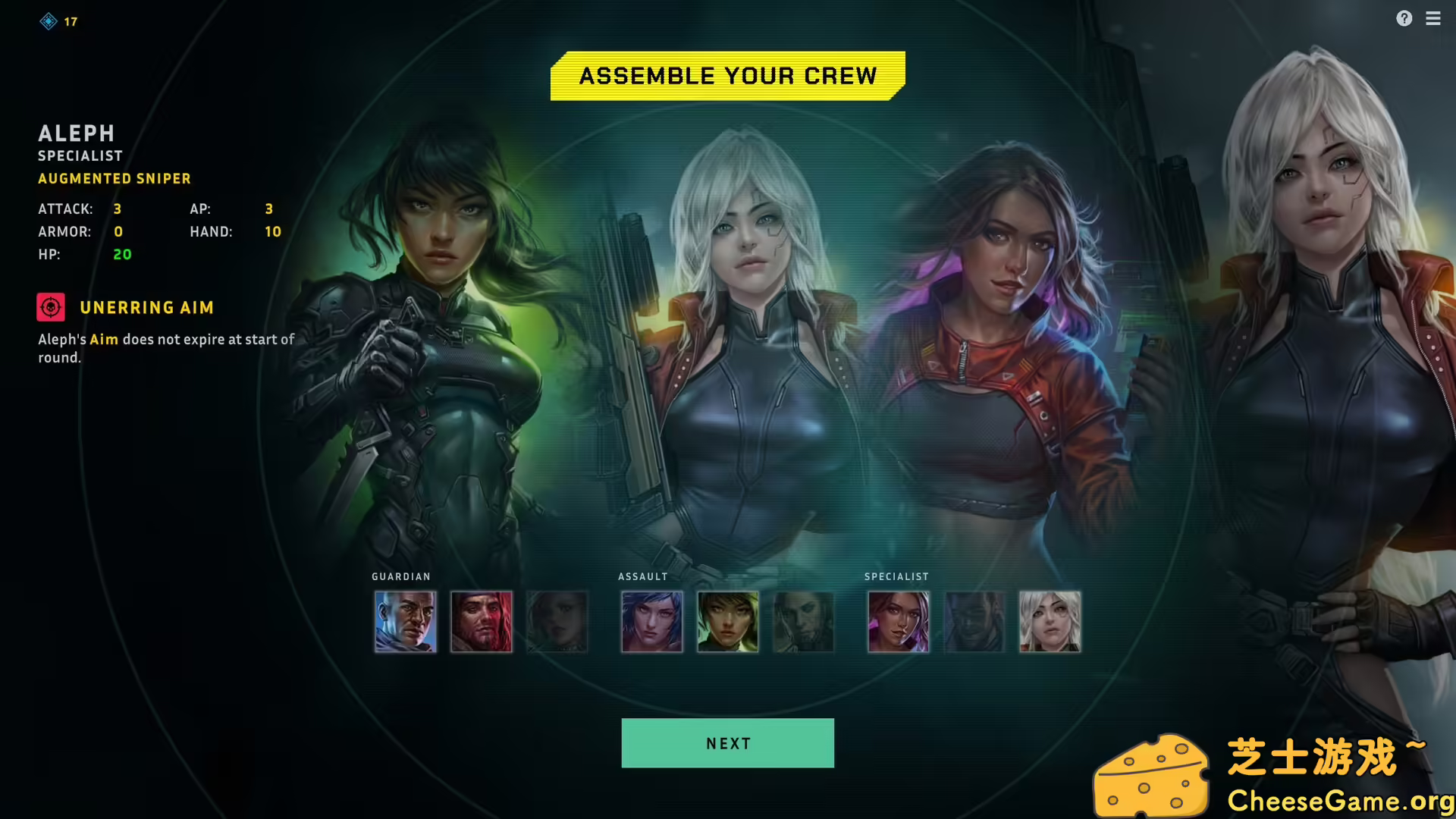The width and height of the screenshot is (1456, 819).
Task: Select the darkened male Assault portrait
Action: [802, 622]
